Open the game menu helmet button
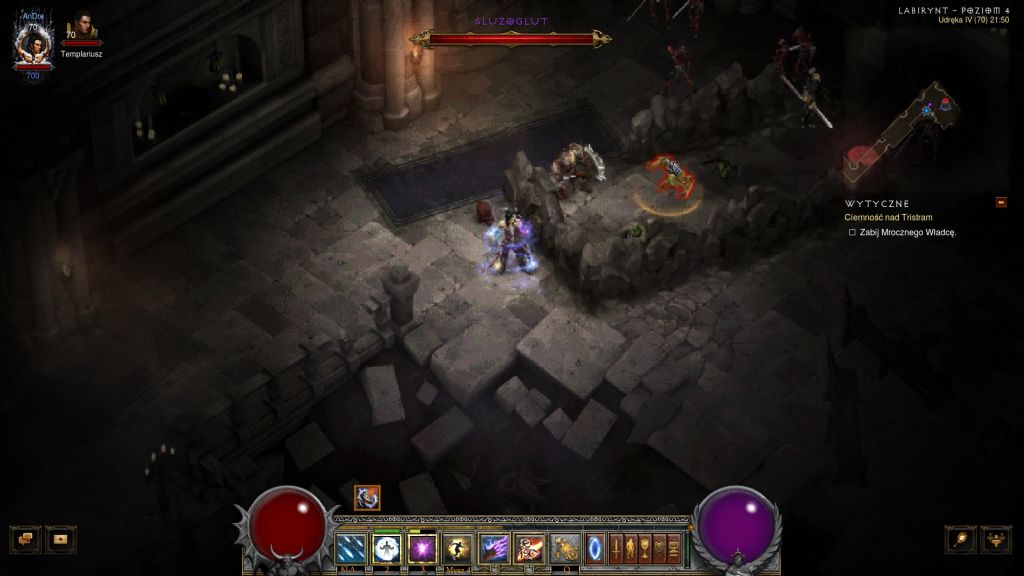The height and width of the screenshot is (576, 1024). click(x=996, y=539)
